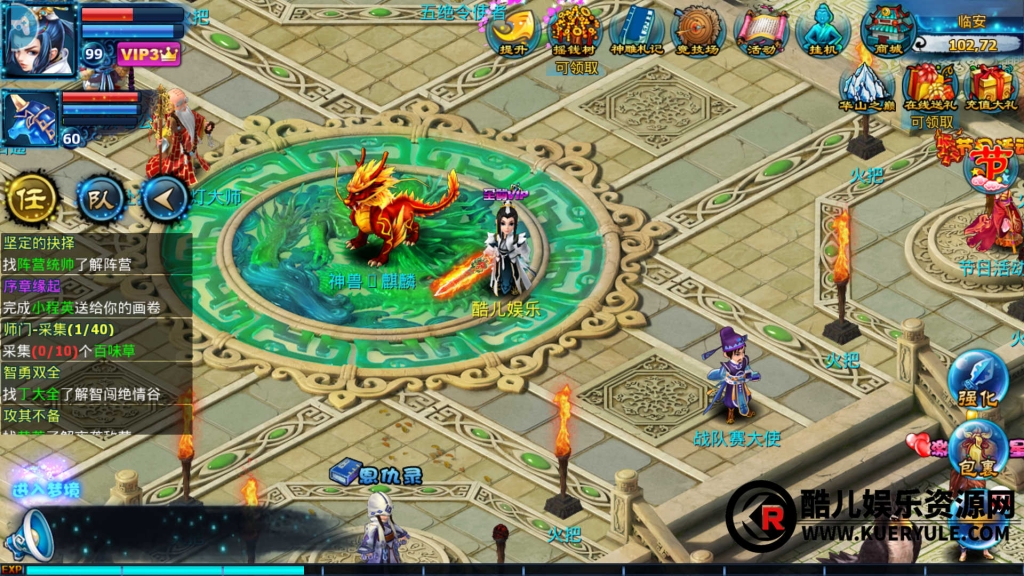1024x576 pixels.
Task: Open the 充值大礼 recharge gift
Action: click(990, 87)
